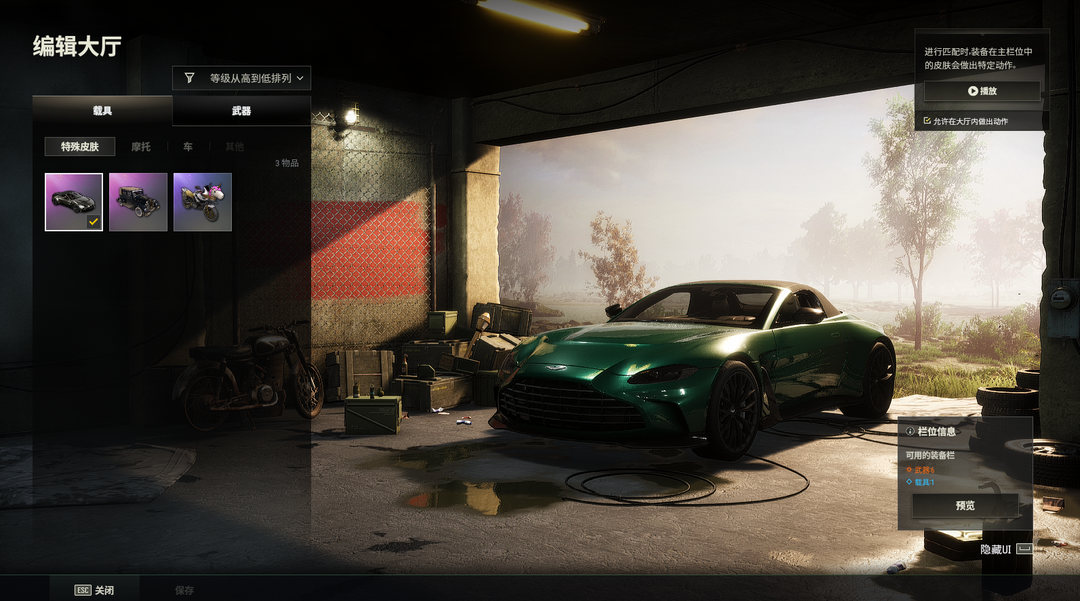Select the 武器 slot entry in 栏位信息
Image resolution: width=1080 pixels, height=601 pixels.
pyautogui.click(x=923, y=469)
